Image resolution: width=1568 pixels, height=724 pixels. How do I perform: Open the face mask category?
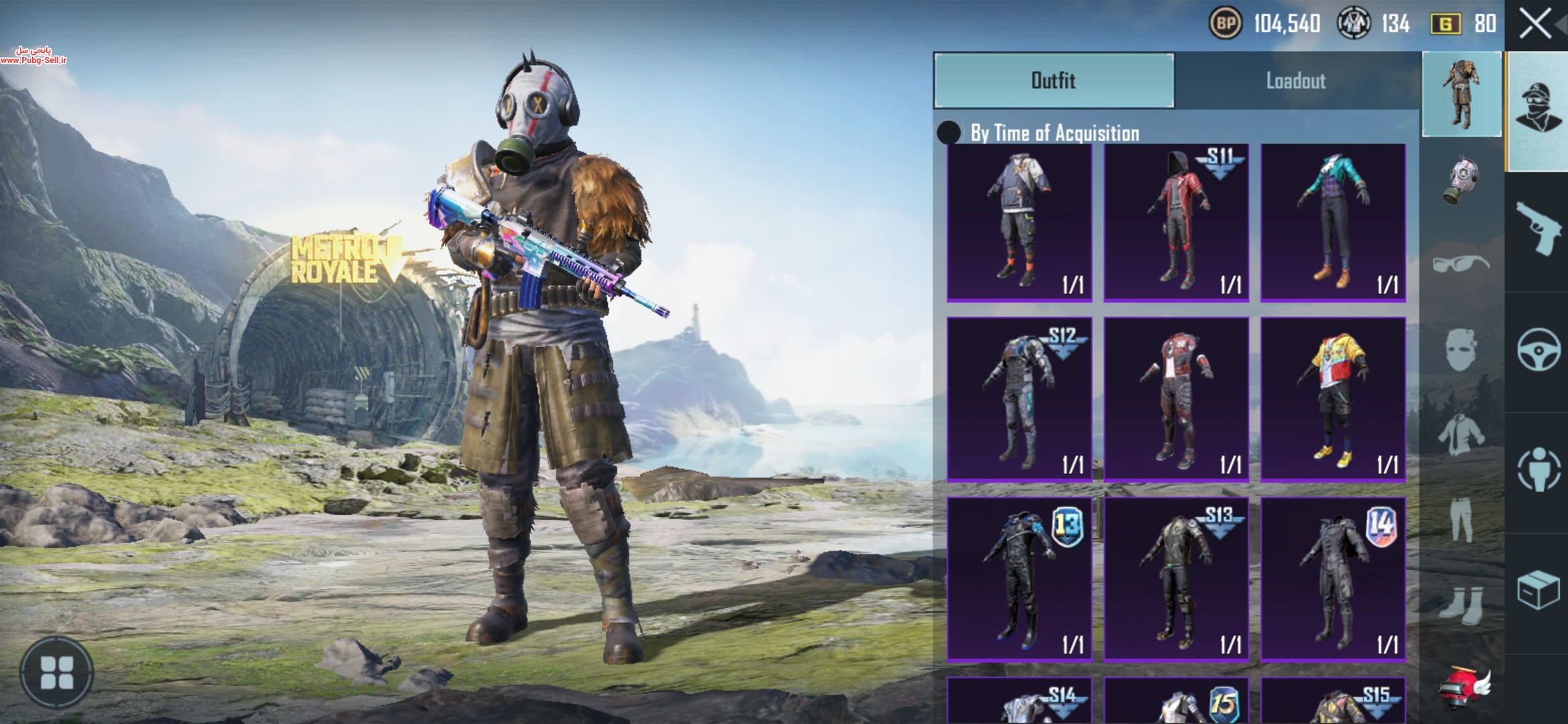click(x=1461, y=349)
